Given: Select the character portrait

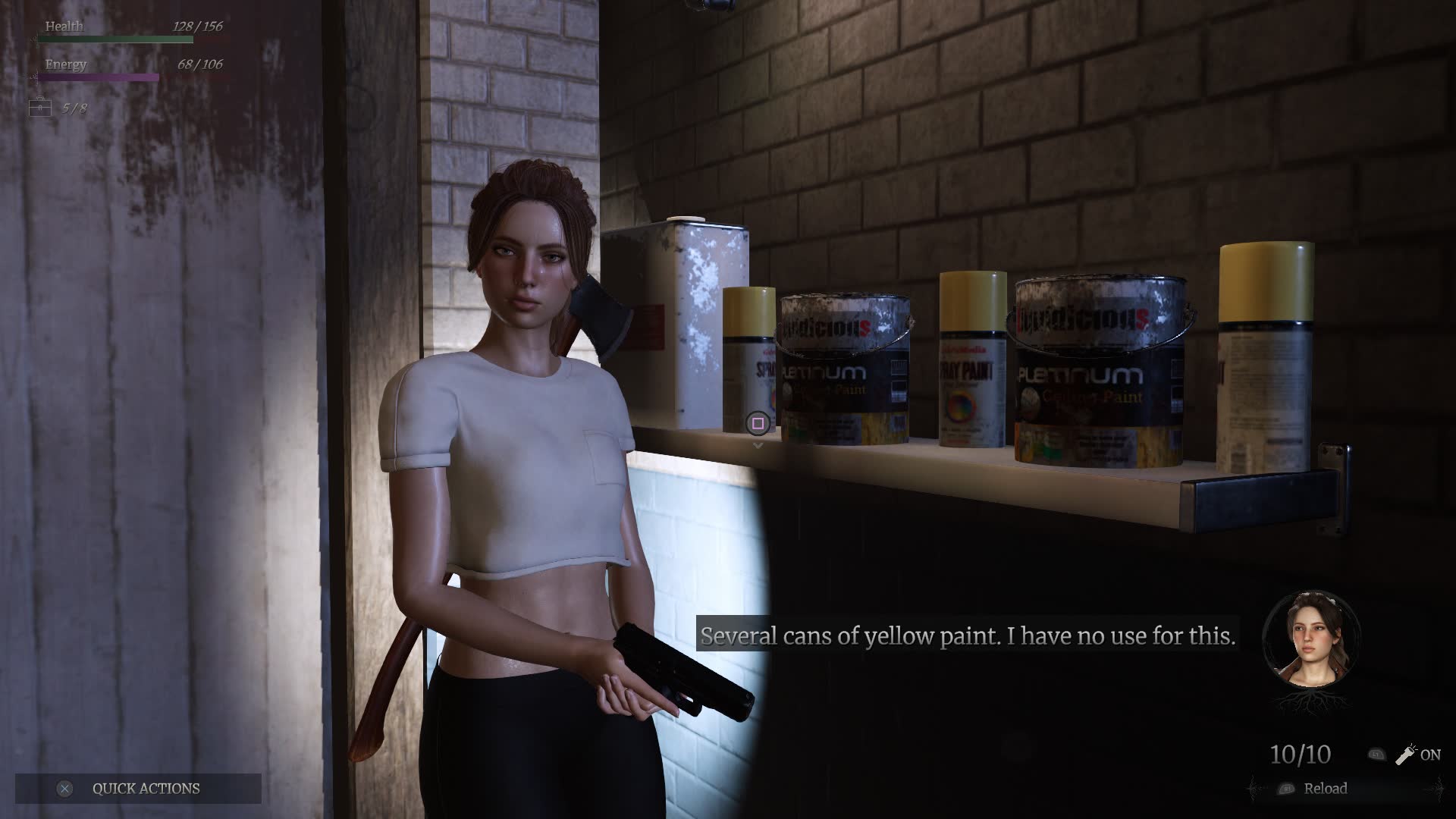Looking at the screenshot, I should pyautogui.click(x=1311, y=639).
